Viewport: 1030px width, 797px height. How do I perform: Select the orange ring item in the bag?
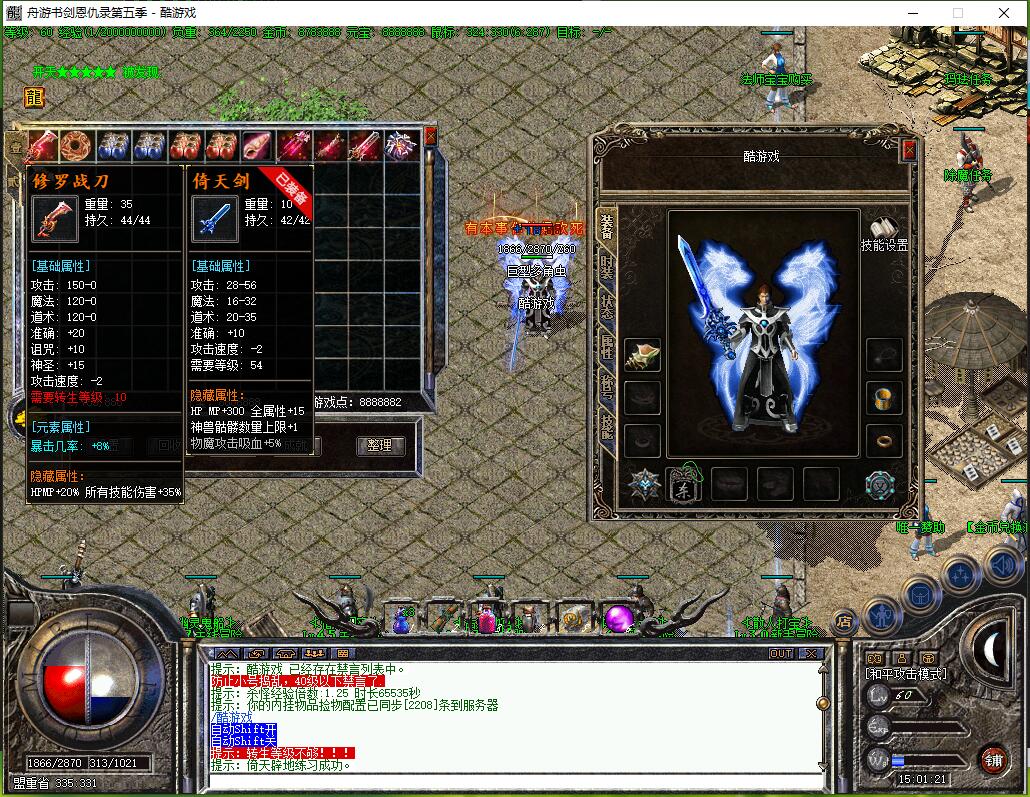(77, 146)
